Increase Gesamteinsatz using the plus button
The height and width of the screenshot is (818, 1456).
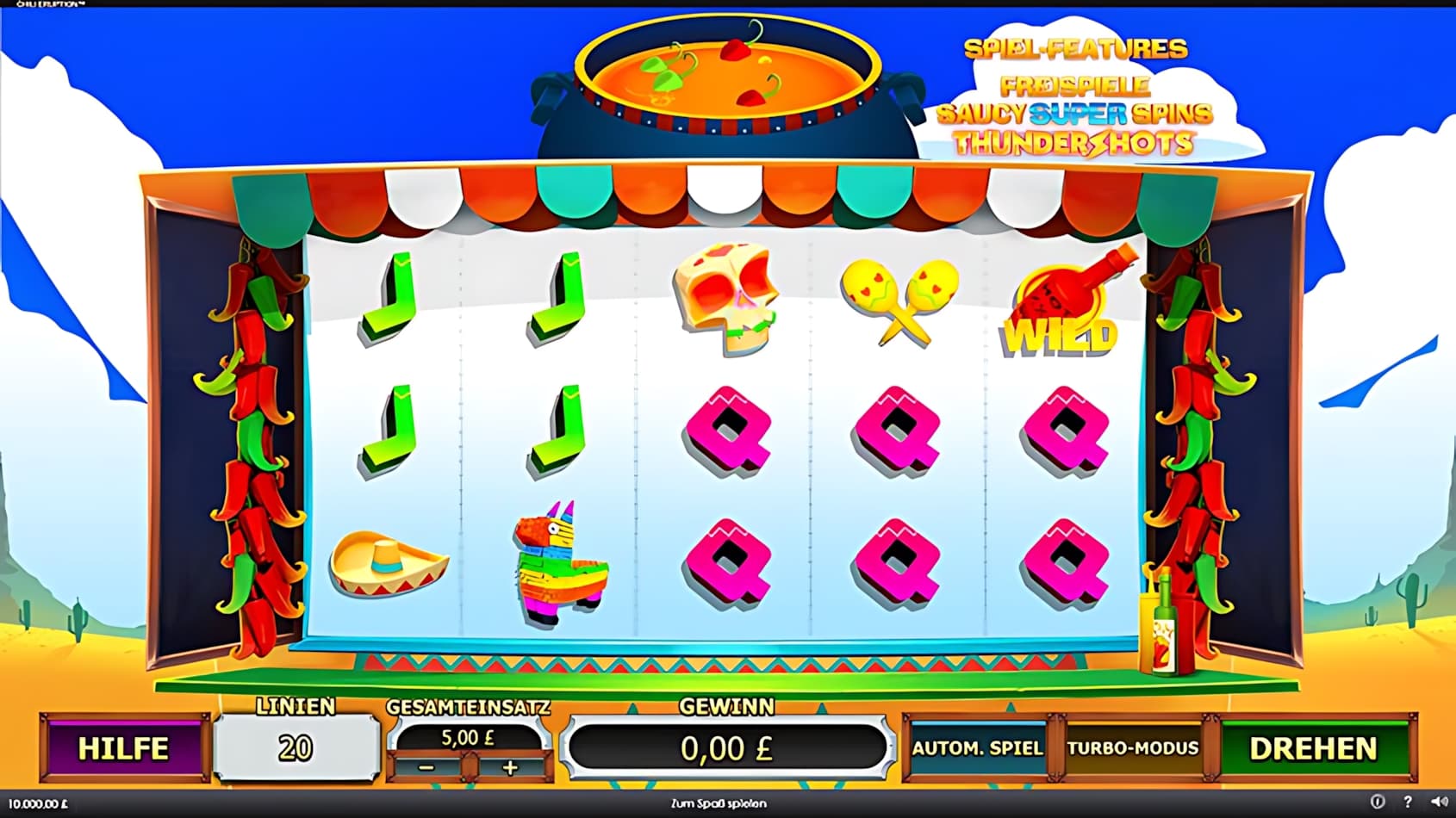[508, 767]
